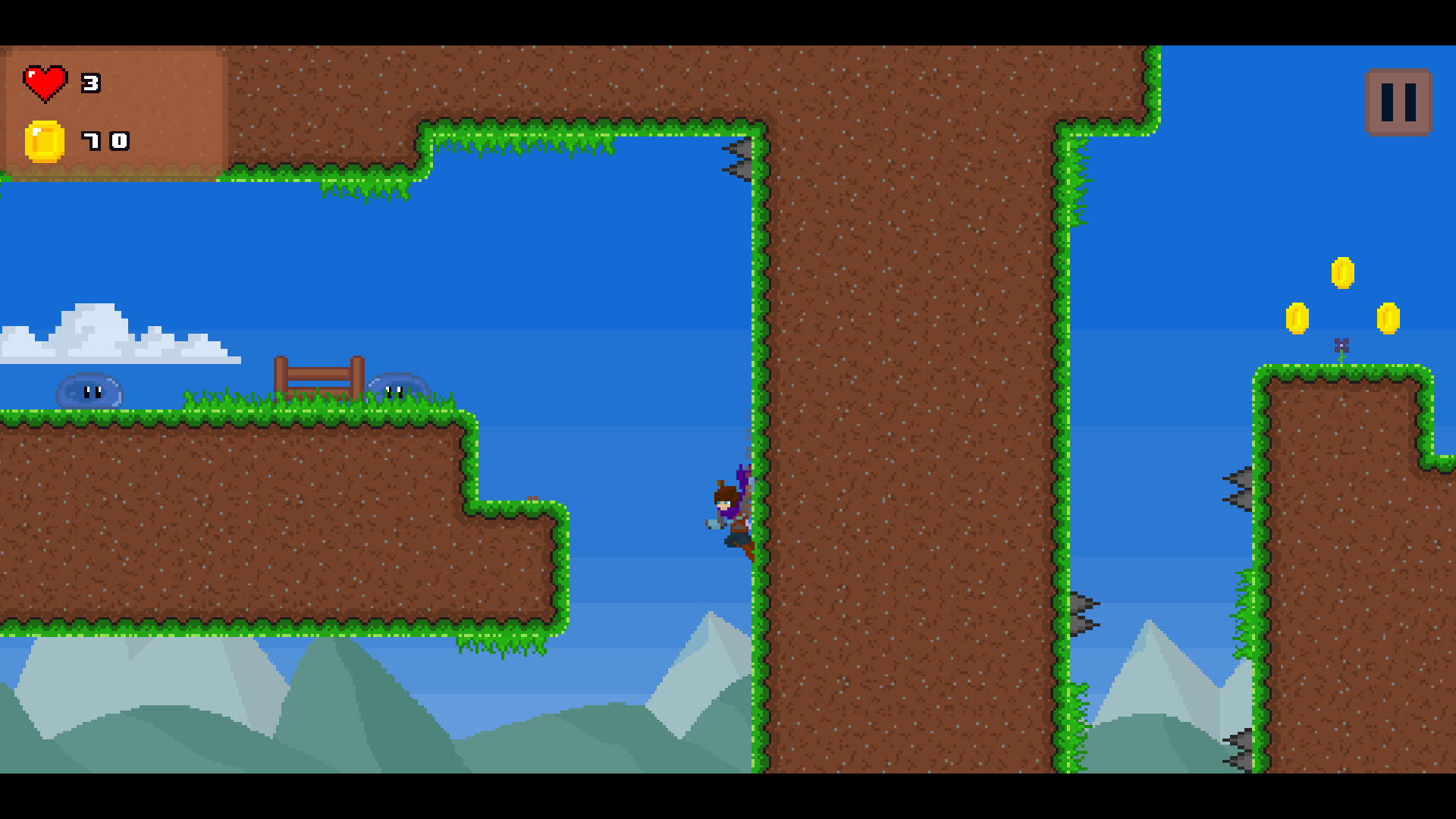Click the gold coin icon in the HUD
The width and height of the screenshot is (1456, 819).
[x=44, y=141]
